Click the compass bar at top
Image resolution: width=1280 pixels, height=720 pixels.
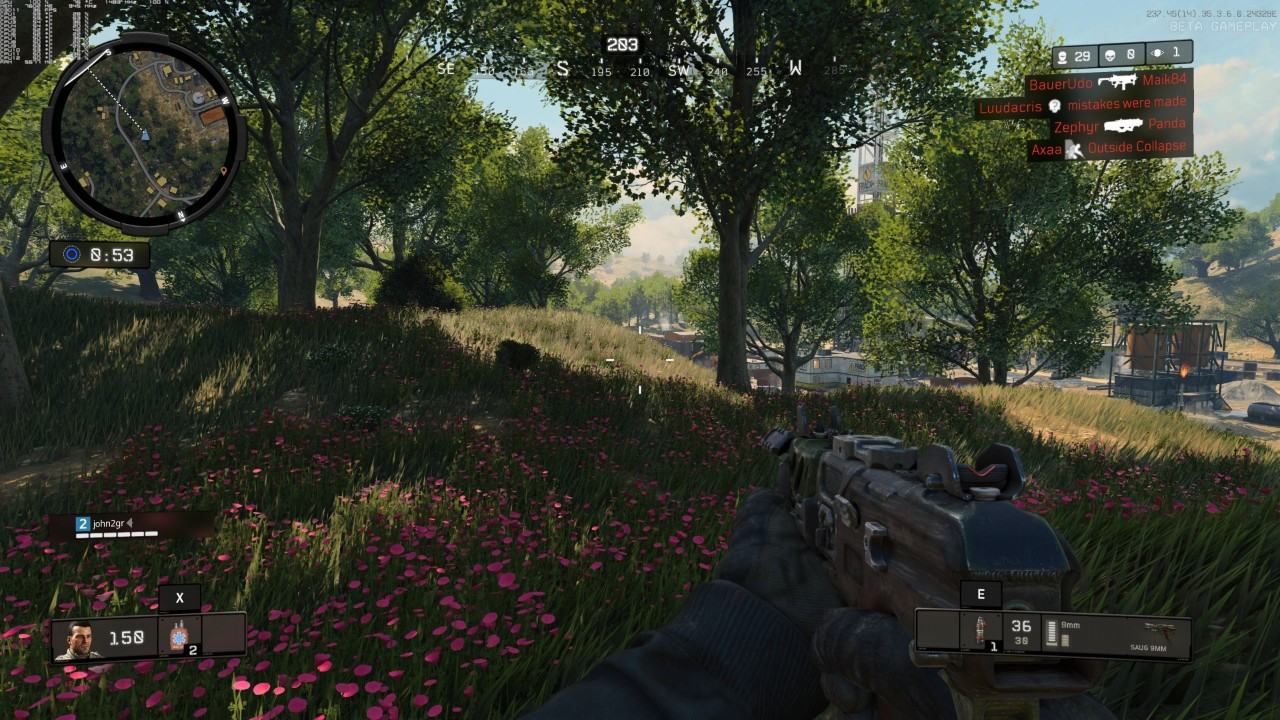click(x=640, y=69)
